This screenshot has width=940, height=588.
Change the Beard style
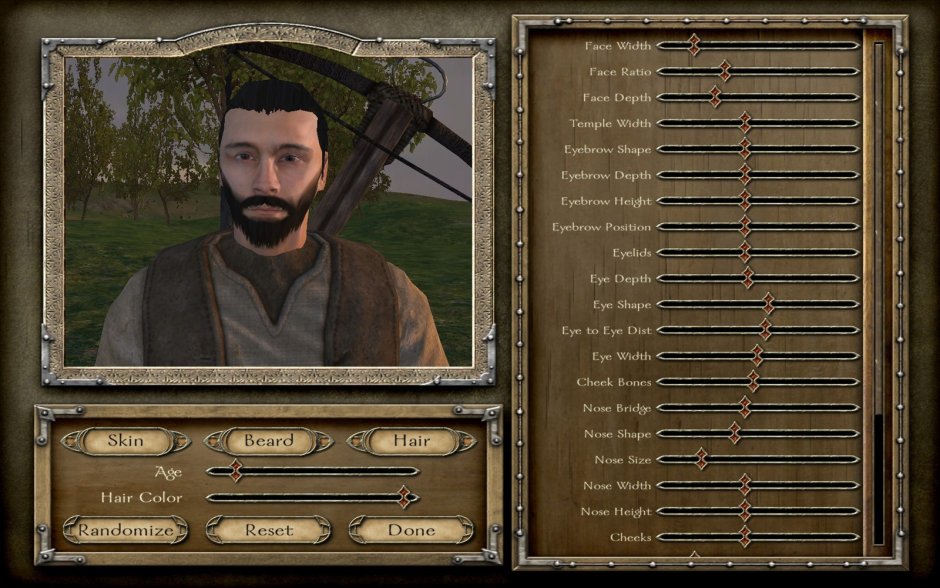[268, 440]
